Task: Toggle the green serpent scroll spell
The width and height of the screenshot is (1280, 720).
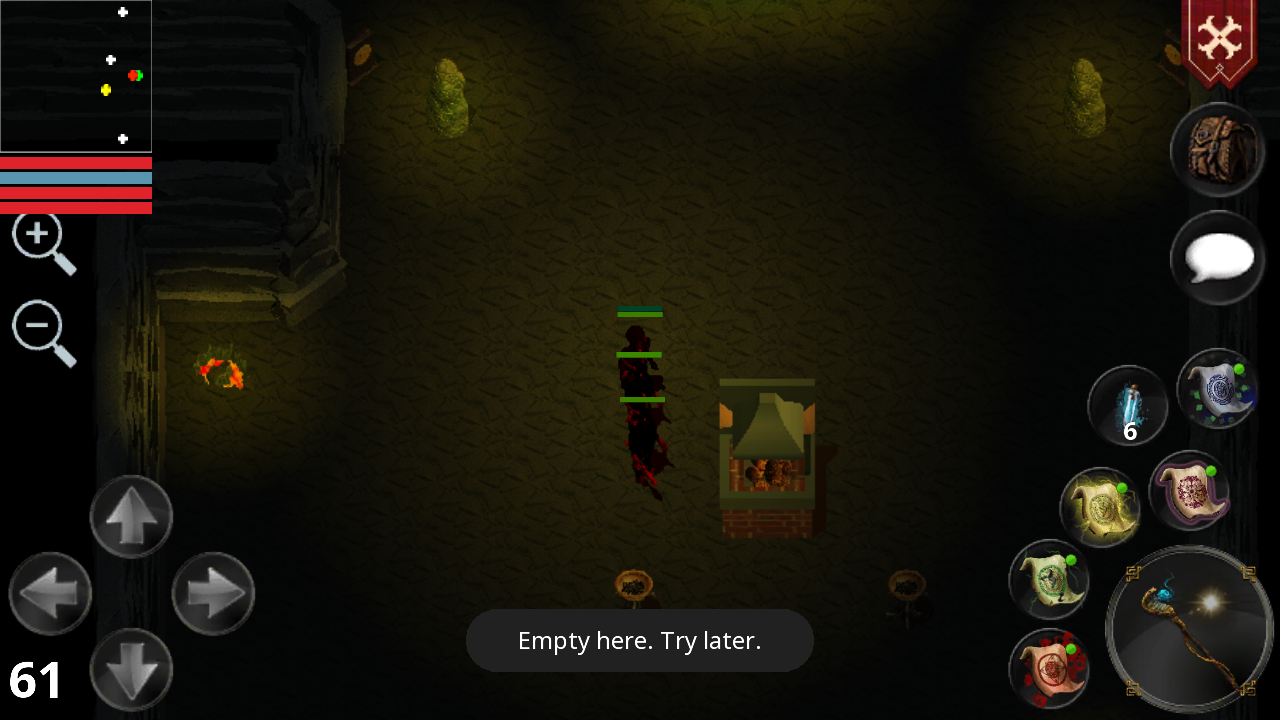Action: coord(1049,580)
